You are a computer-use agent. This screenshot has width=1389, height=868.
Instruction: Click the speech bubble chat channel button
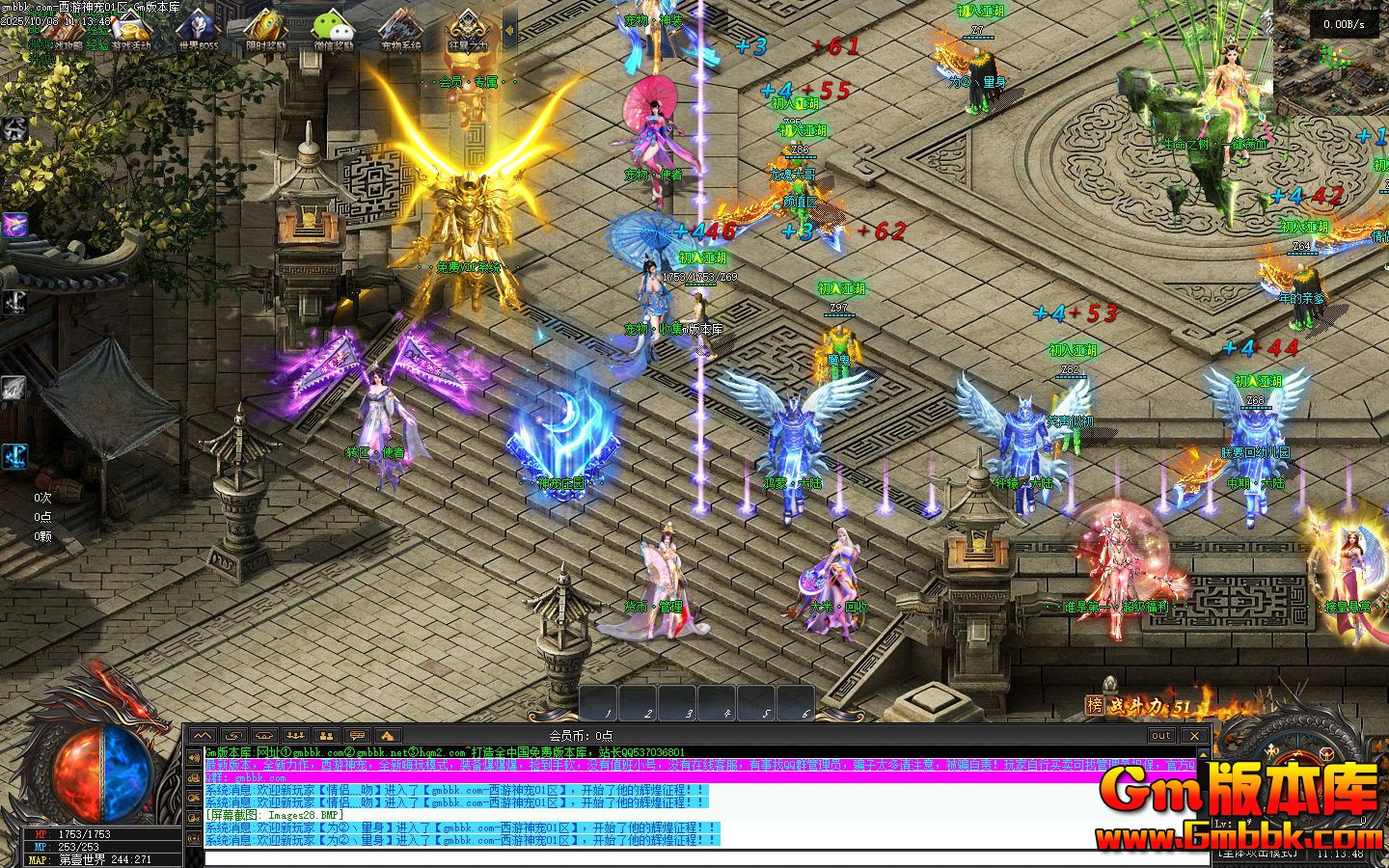(x=357, y=736)
